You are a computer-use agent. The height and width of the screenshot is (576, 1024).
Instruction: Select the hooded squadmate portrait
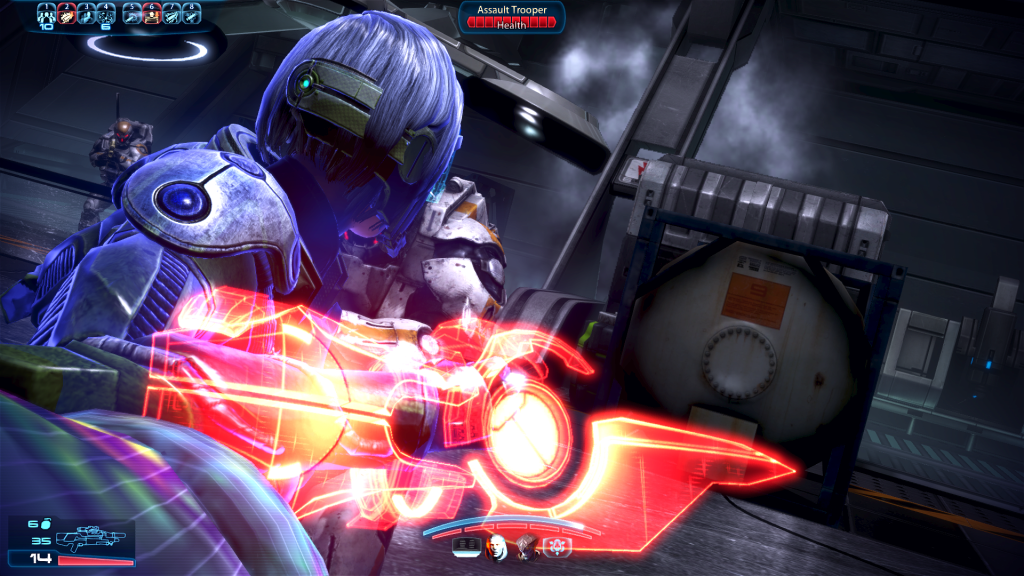point(526,546)
